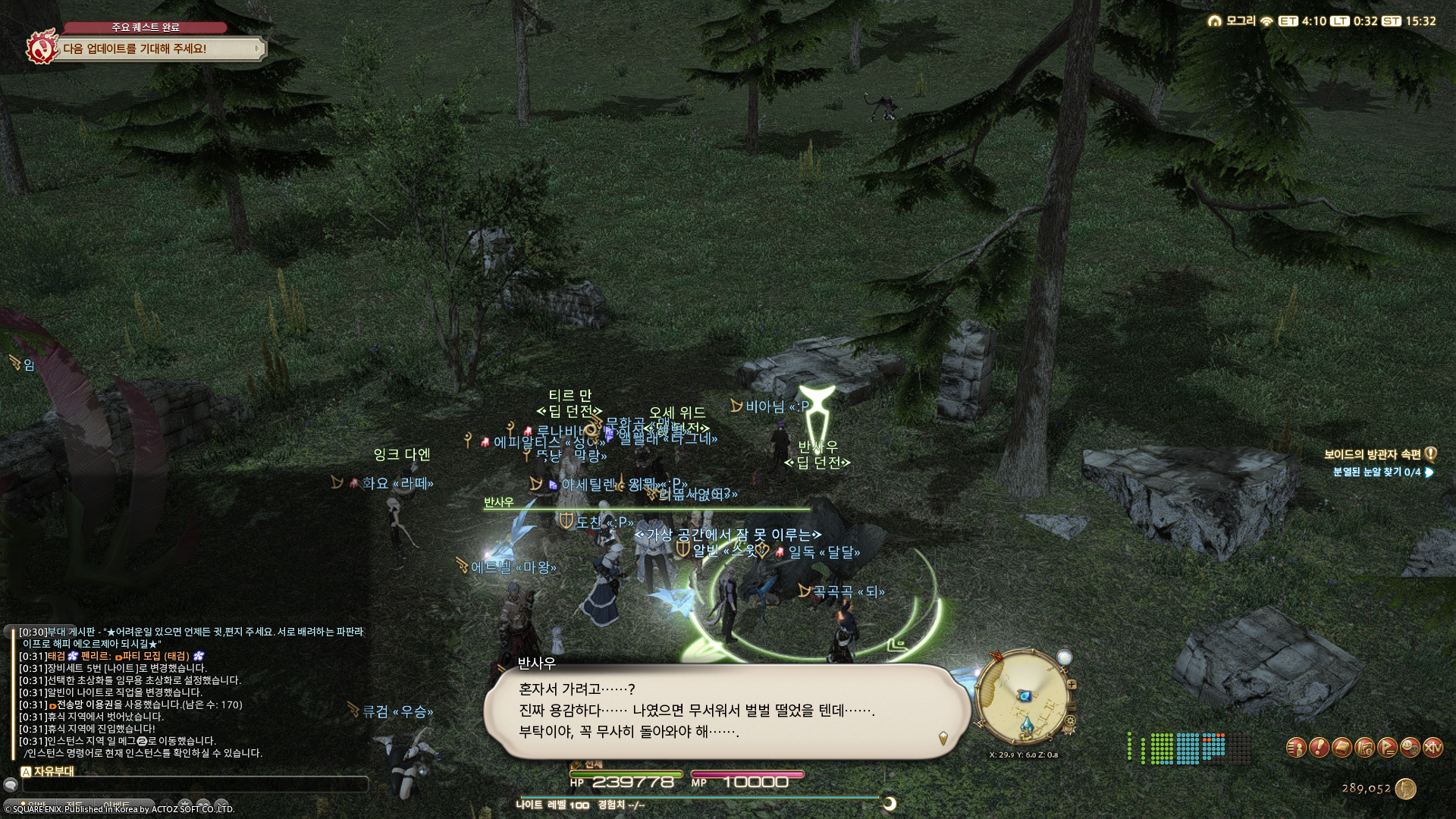Click the minimap zoom-in plus control
Image resolution: width=1456 pixels, height=819 pixels.
tap(1072, 684)
